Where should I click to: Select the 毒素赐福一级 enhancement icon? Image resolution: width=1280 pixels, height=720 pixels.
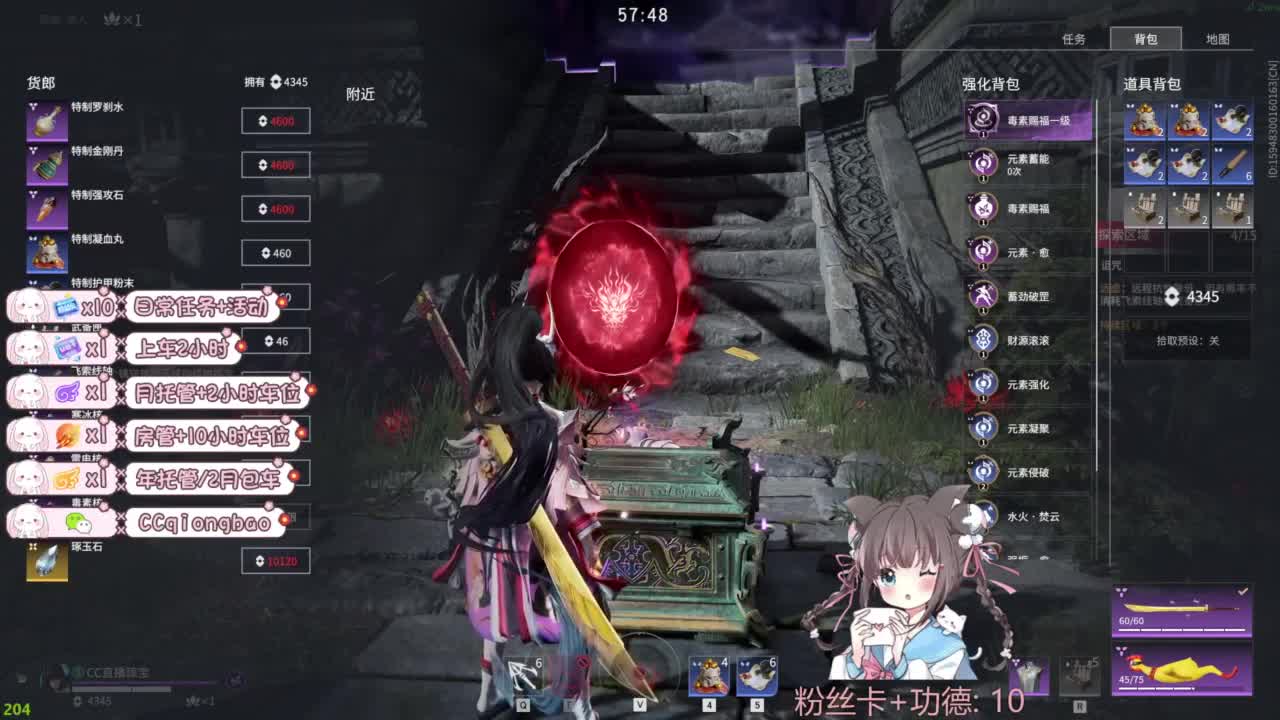click(985, 118)
